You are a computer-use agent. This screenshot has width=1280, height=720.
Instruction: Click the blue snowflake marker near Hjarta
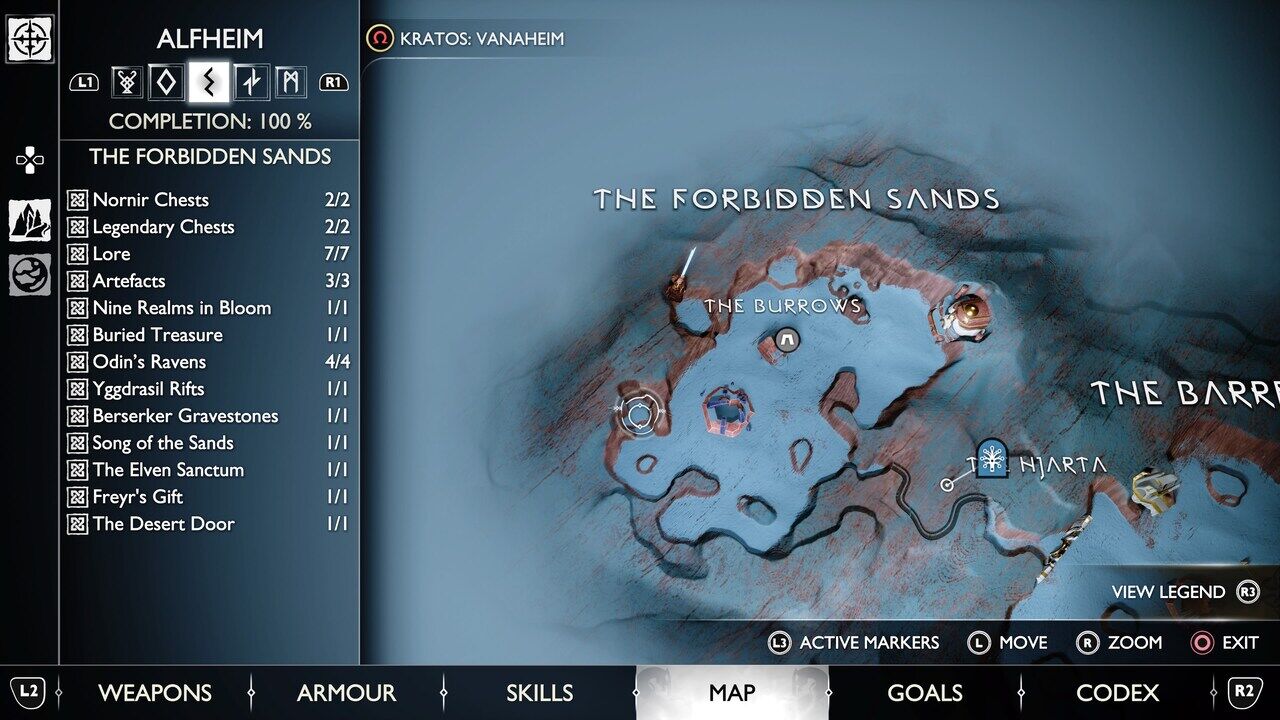click(992, 458)
